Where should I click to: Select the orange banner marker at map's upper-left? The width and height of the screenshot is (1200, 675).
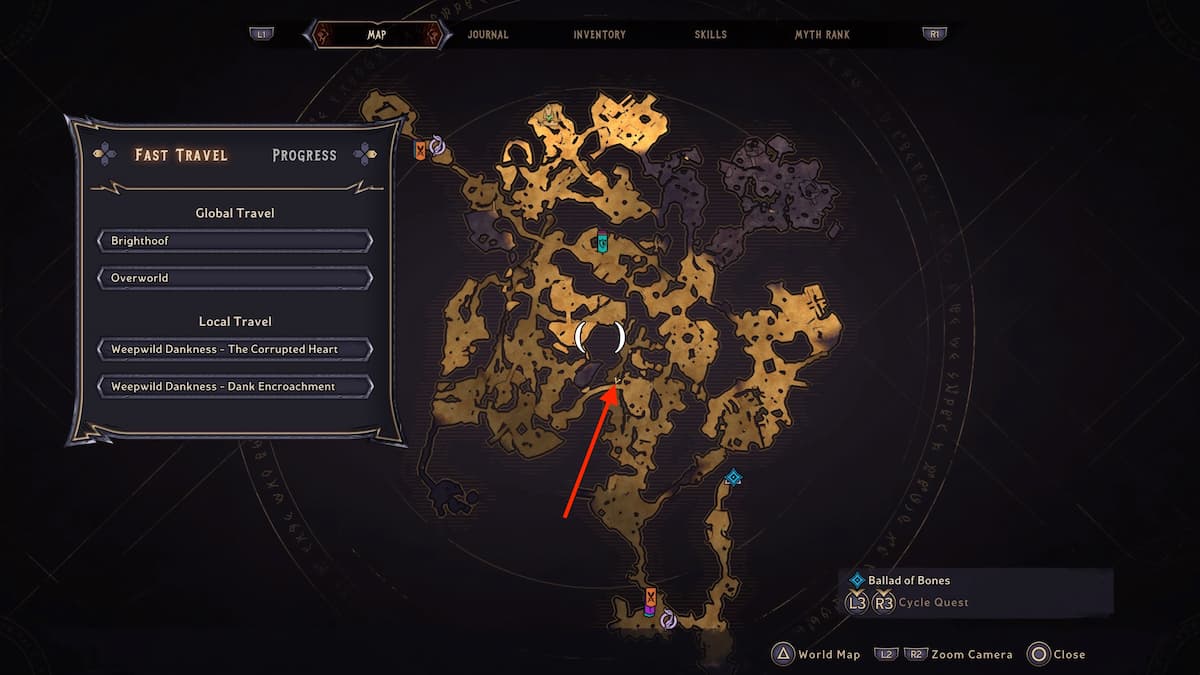coord(421,150)
